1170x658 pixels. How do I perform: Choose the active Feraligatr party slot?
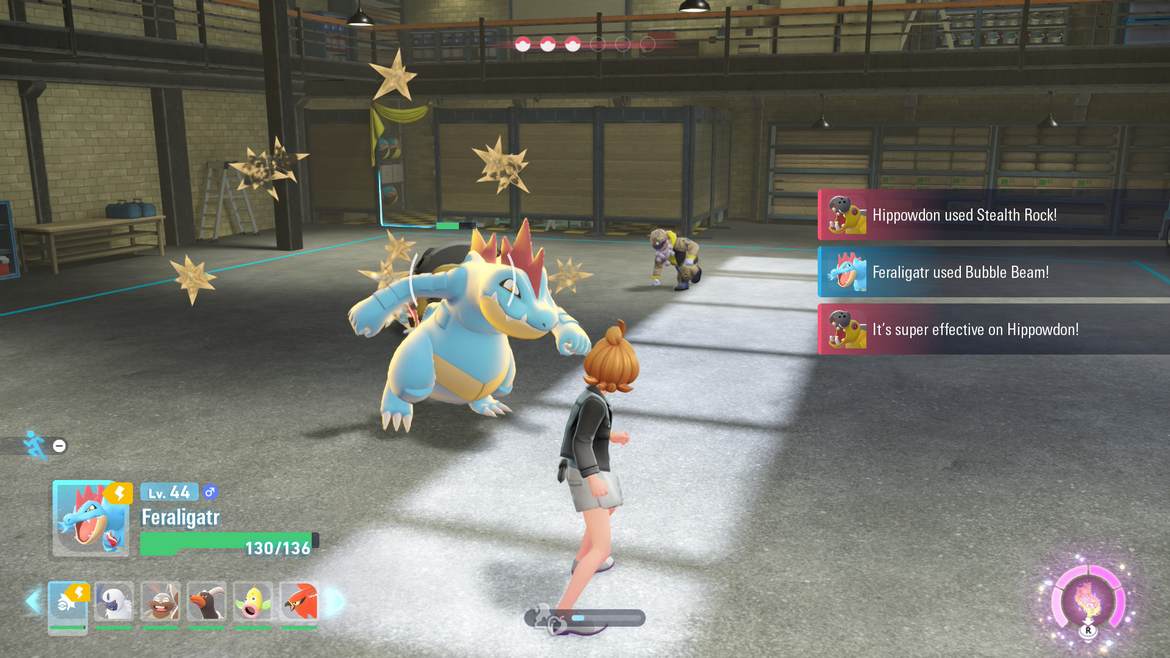[68, 602]
